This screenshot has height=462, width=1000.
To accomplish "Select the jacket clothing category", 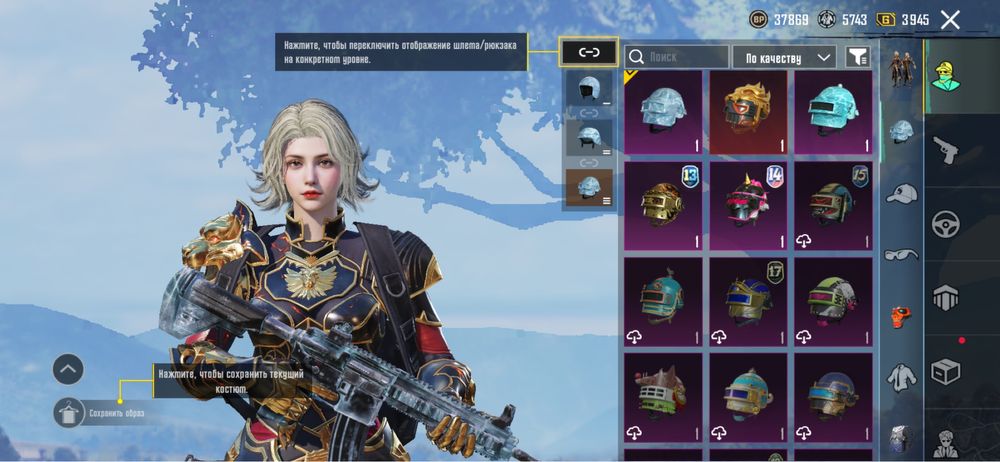I will [901, 378].
